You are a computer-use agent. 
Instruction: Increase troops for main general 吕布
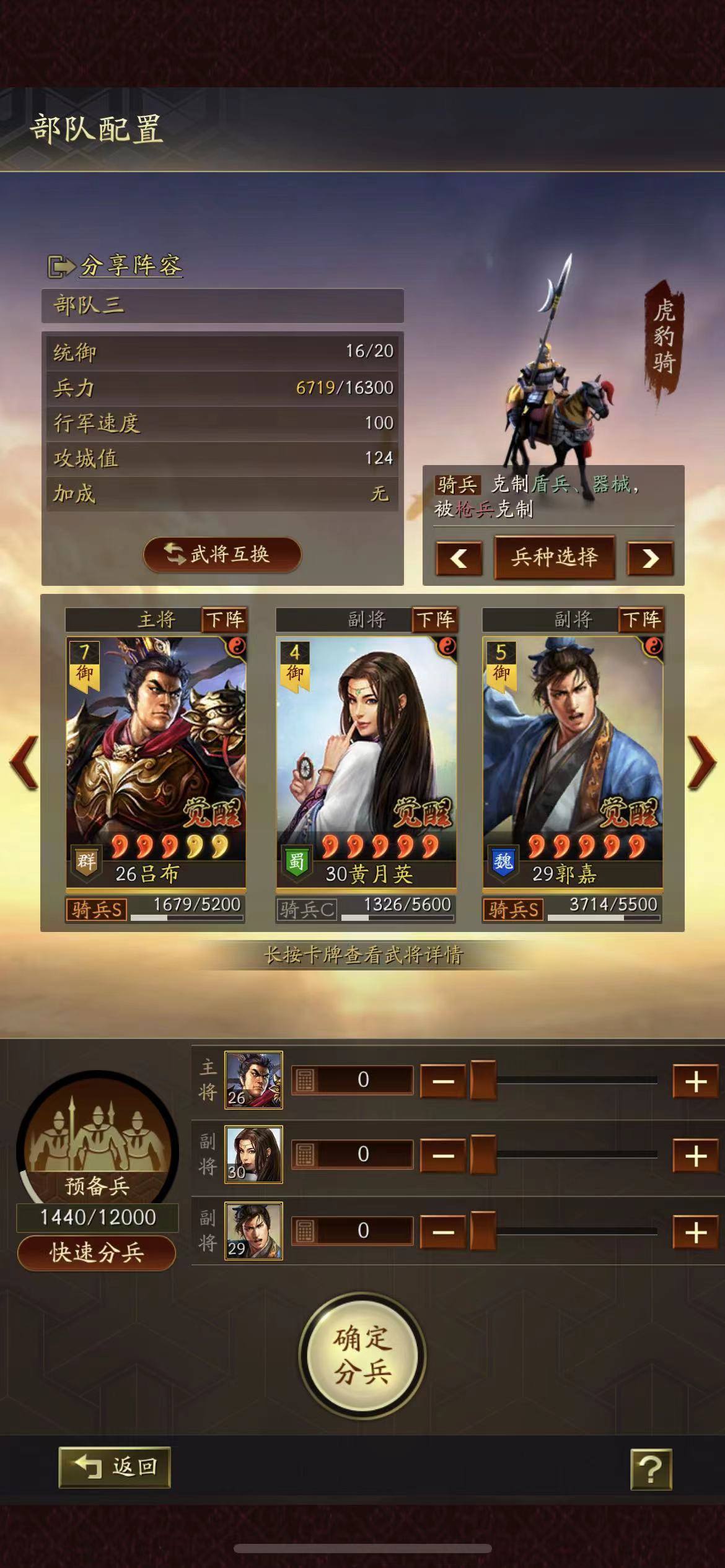(695, 1081)
